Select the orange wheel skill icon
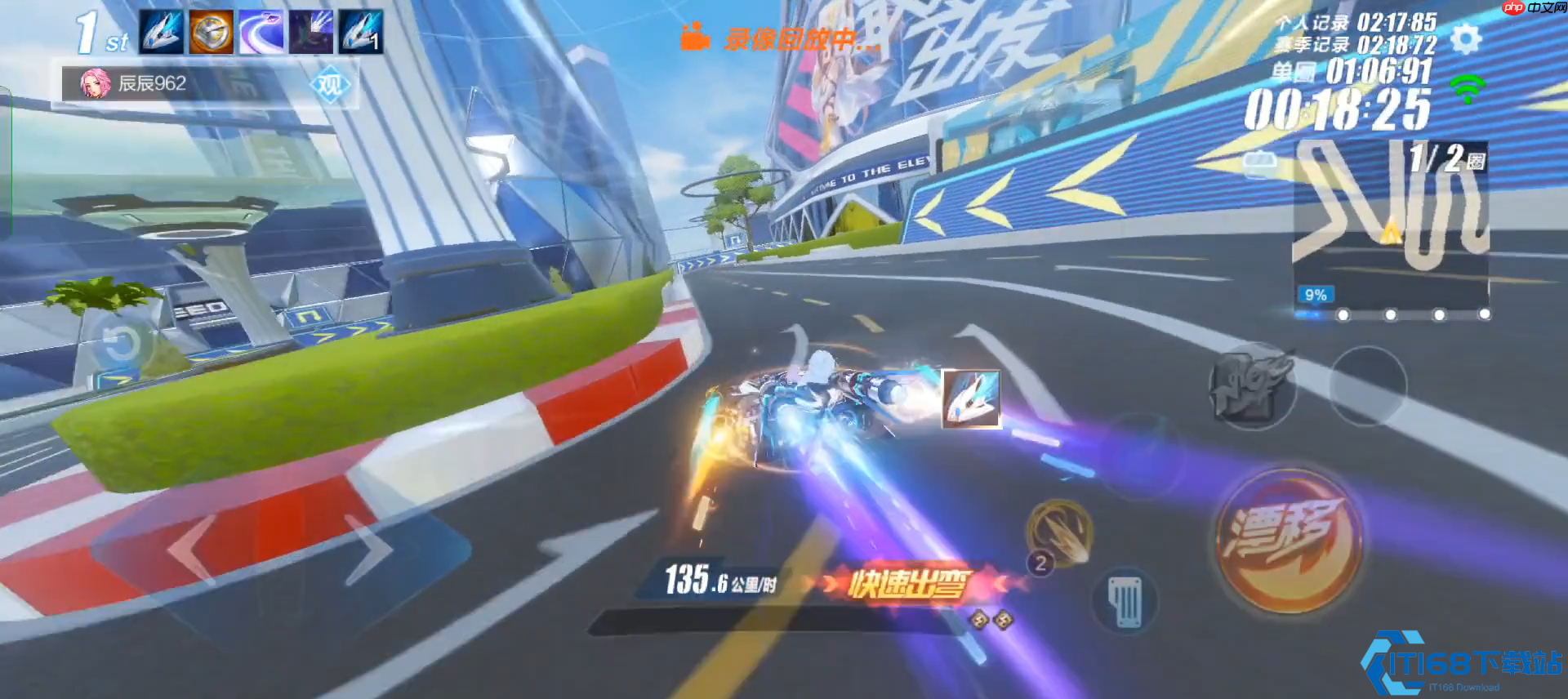This screenshot has height=699, width=1568. click(x=212, y=33)
